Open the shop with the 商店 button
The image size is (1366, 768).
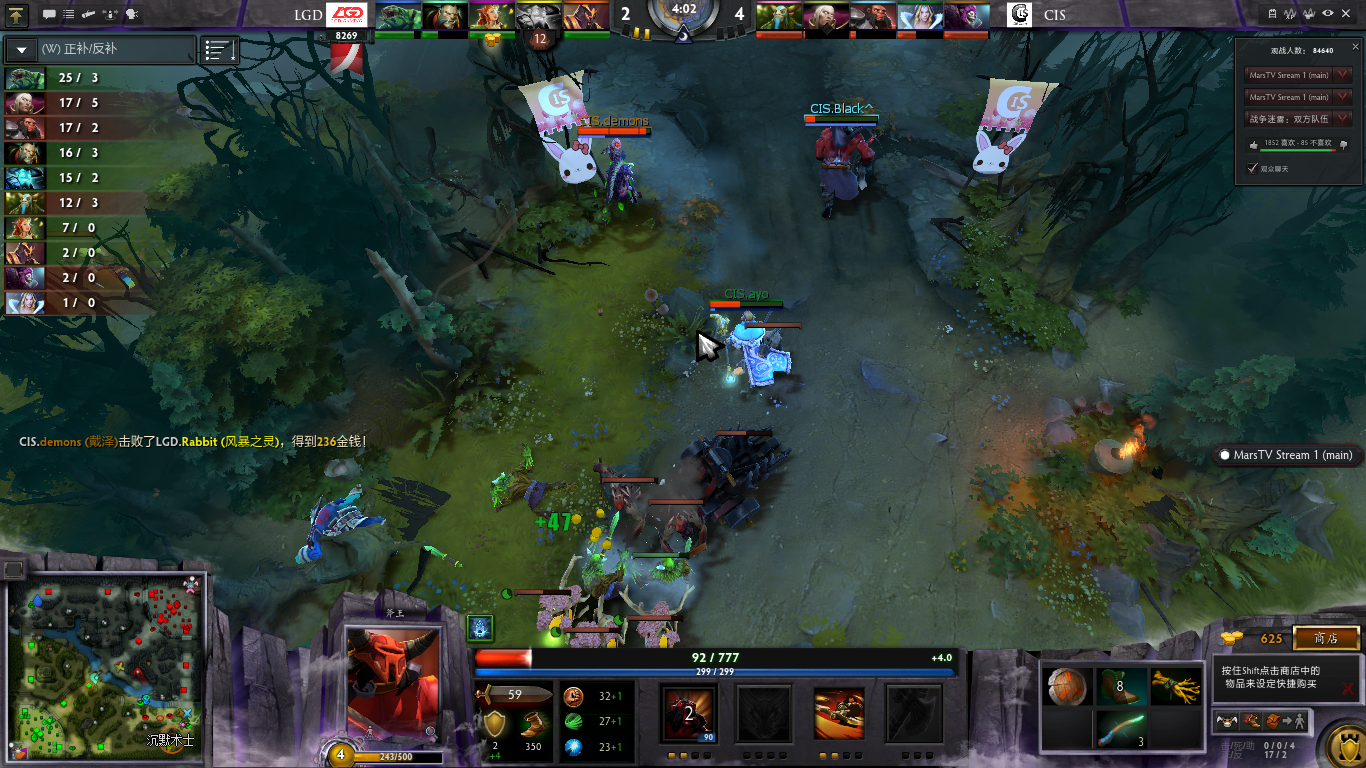[x=1326, y=638]
